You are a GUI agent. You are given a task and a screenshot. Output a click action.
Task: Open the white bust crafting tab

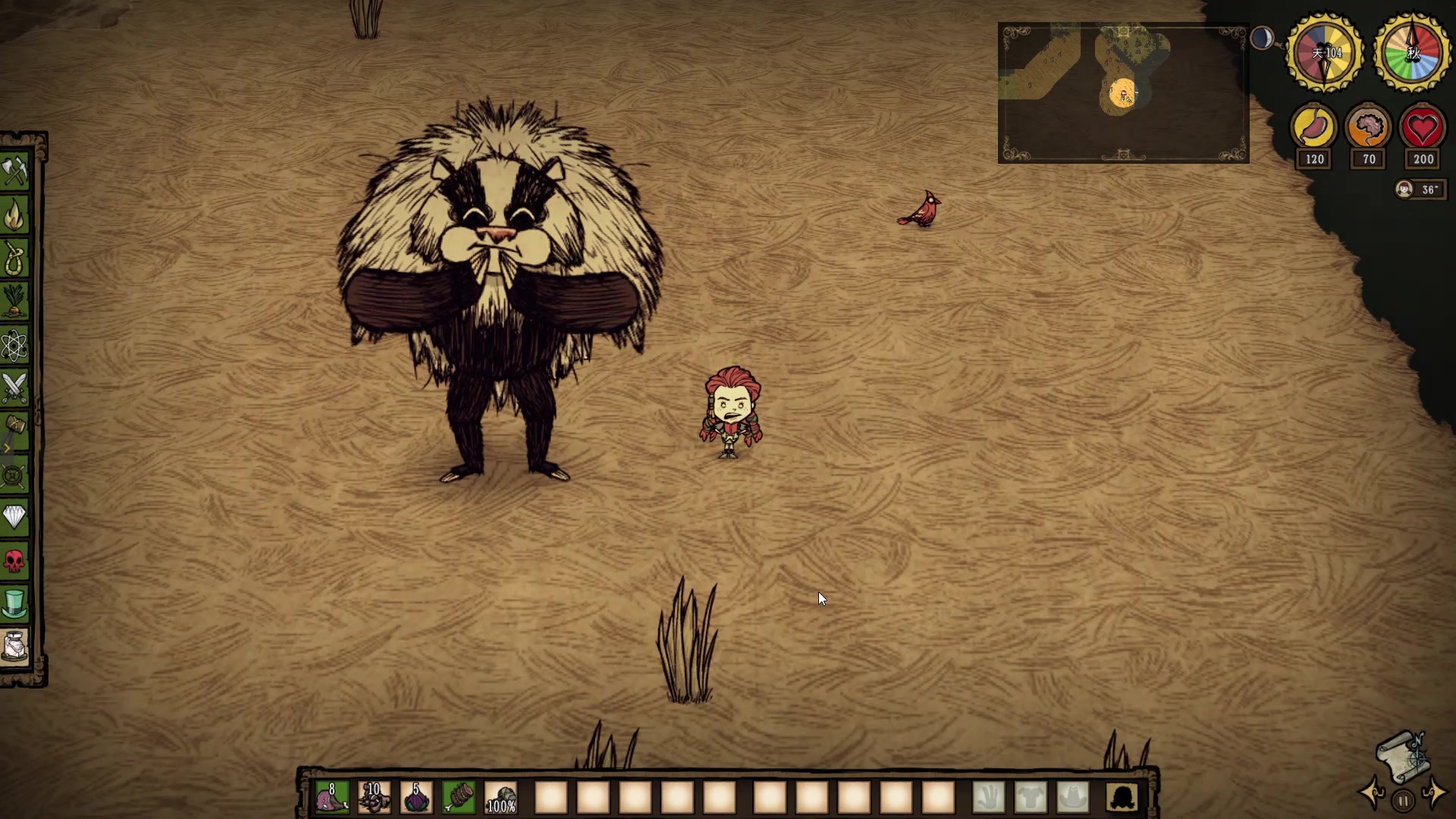tap(14, 647)
